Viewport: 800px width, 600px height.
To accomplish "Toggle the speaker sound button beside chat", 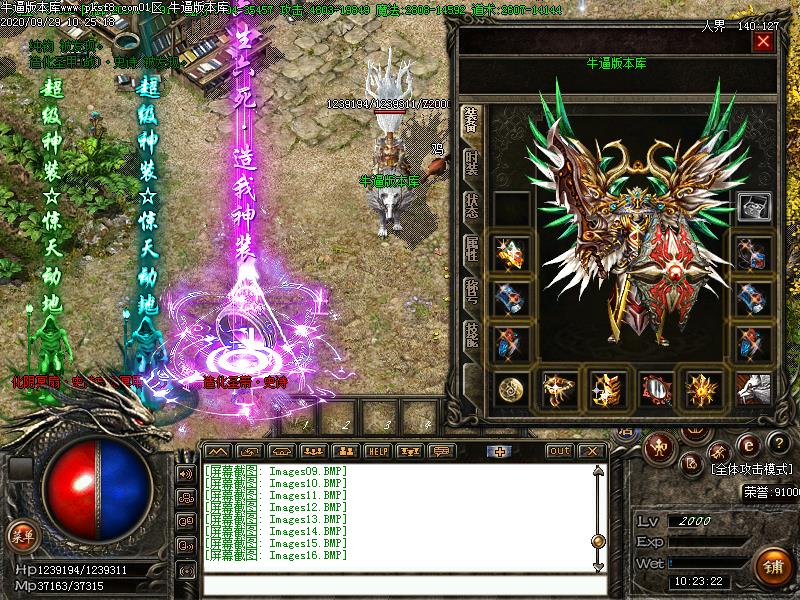I will point(185,473).
